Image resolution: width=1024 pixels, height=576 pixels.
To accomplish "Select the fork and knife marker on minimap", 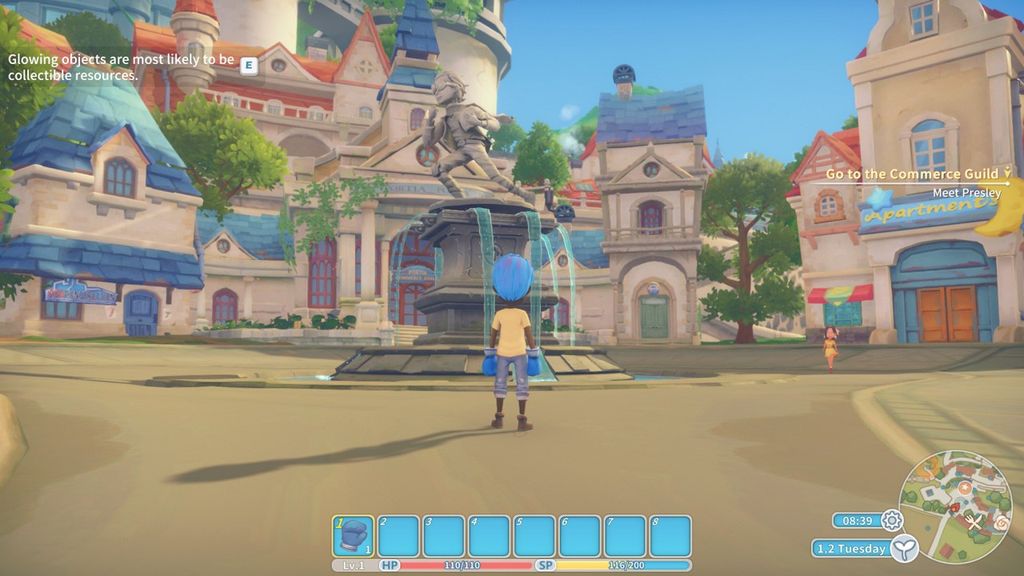I will tap(975, 521).
